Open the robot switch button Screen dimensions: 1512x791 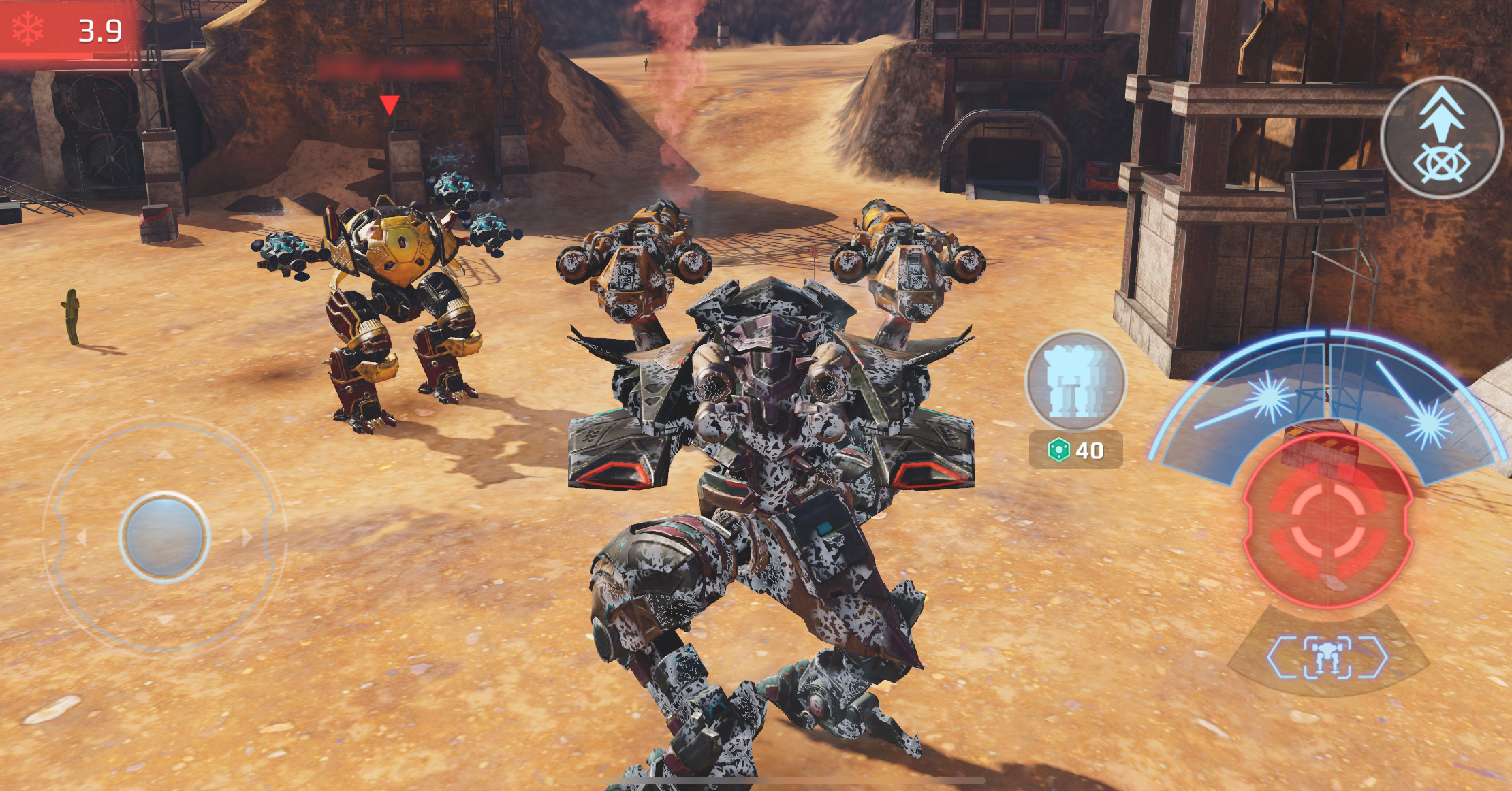(x=1327, y=657)
